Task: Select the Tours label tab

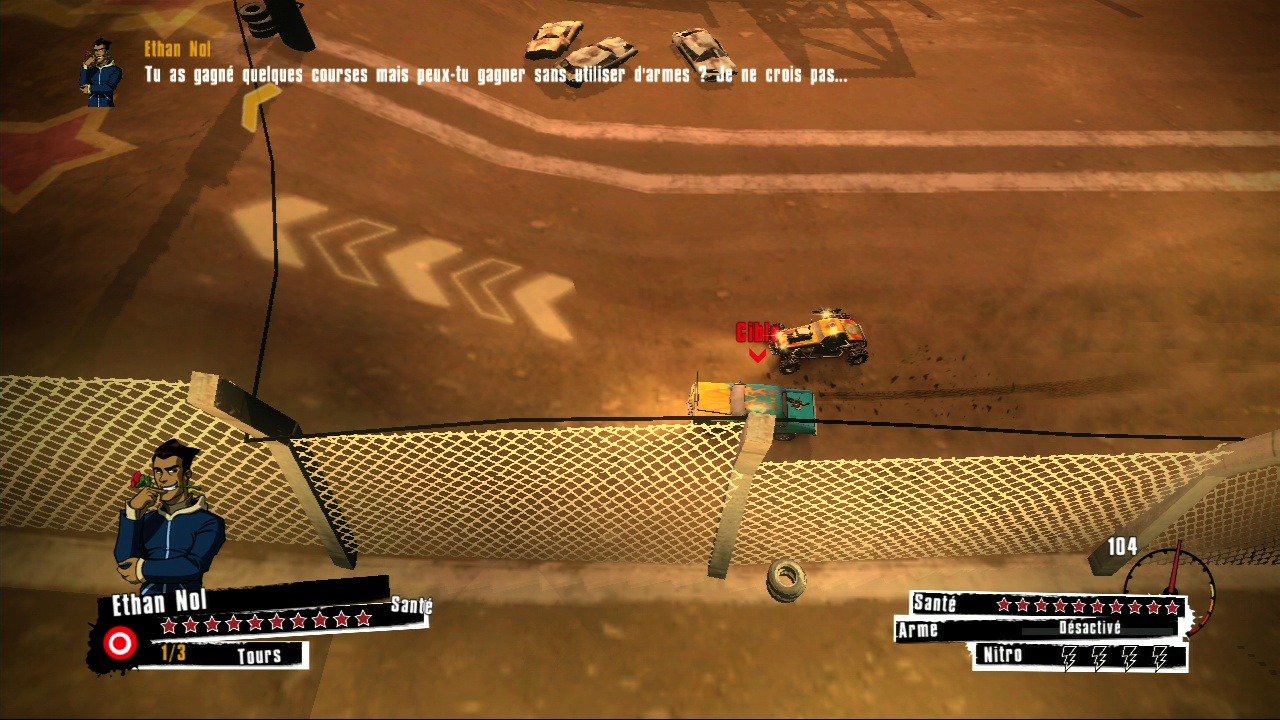Action: point(259,655)
